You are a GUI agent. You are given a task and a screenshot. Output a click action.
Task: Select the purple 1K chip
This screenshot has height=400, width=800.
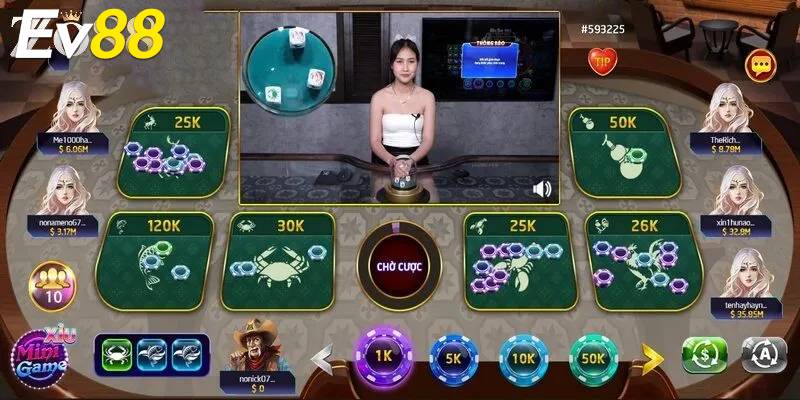pos(380,357)
